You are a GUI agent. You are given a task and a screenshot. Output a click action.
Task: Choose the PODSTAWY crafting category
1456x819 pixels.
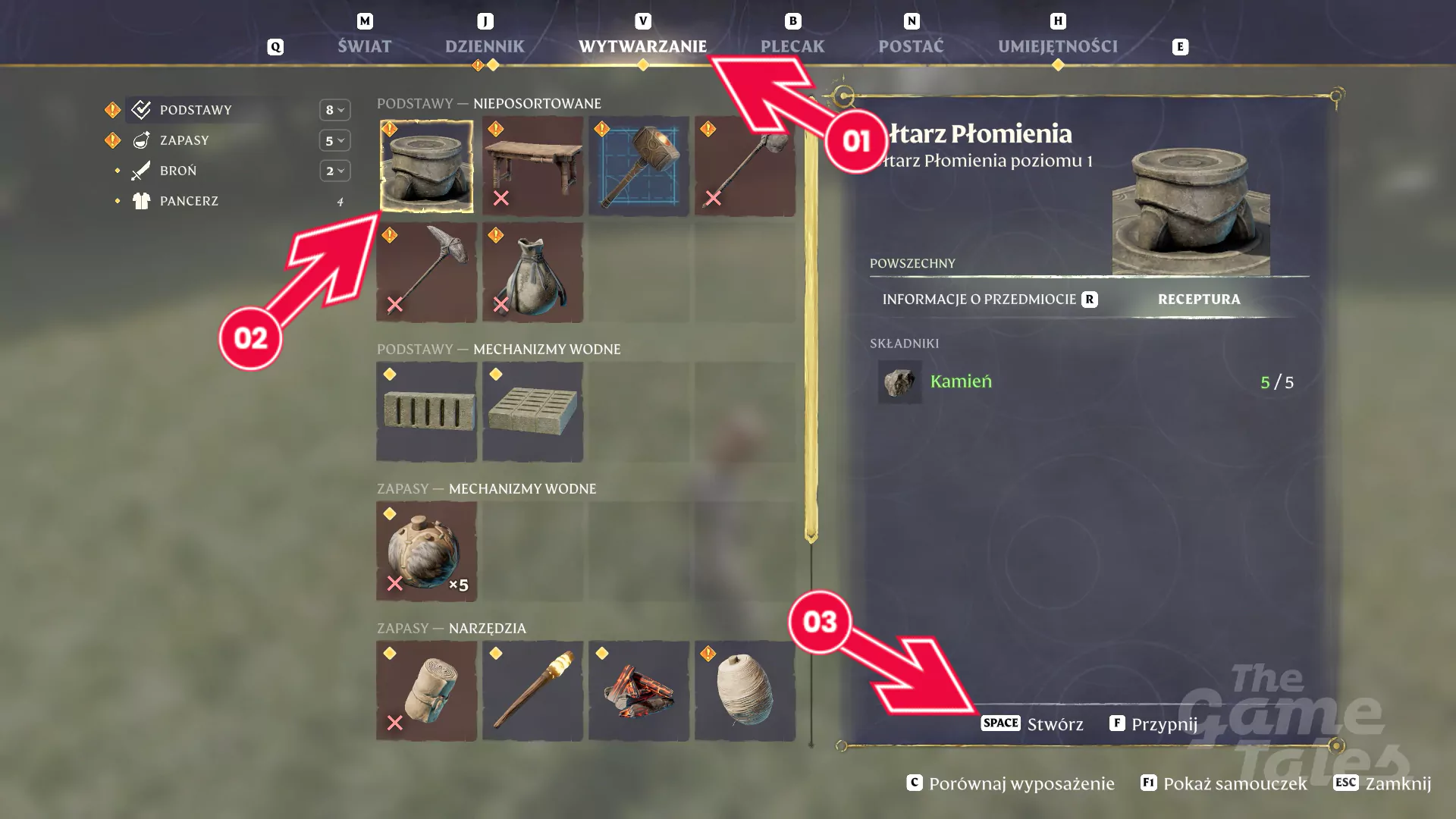pyautogui.click(x=196, y=110)
